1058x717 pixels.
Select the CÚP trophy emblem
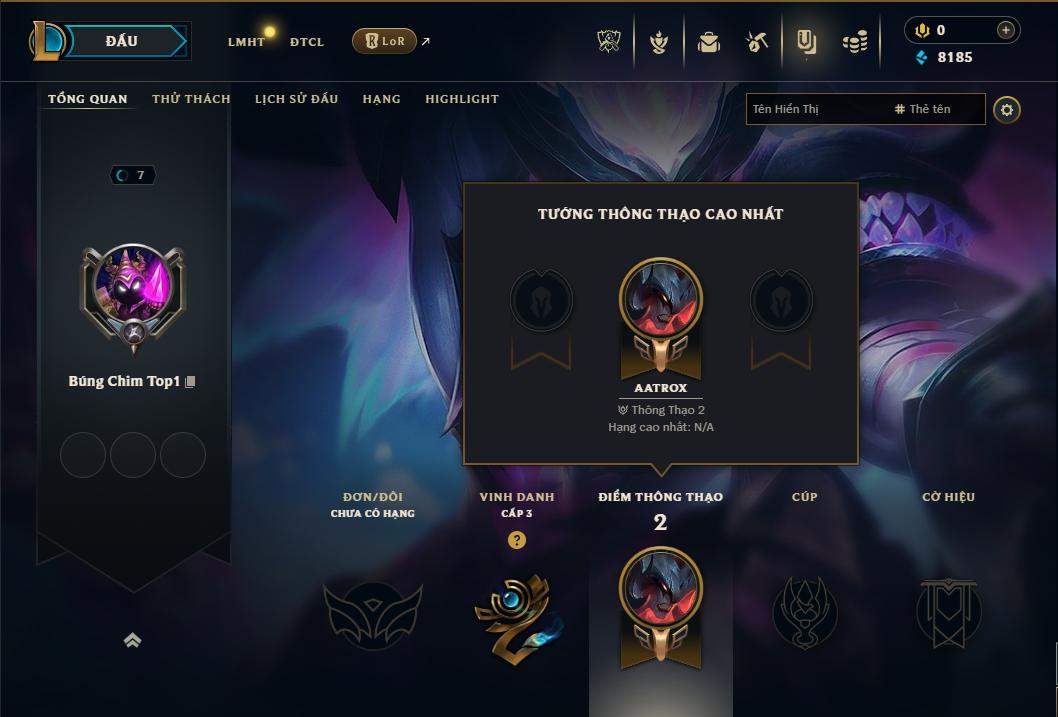[x=804, y=612]
